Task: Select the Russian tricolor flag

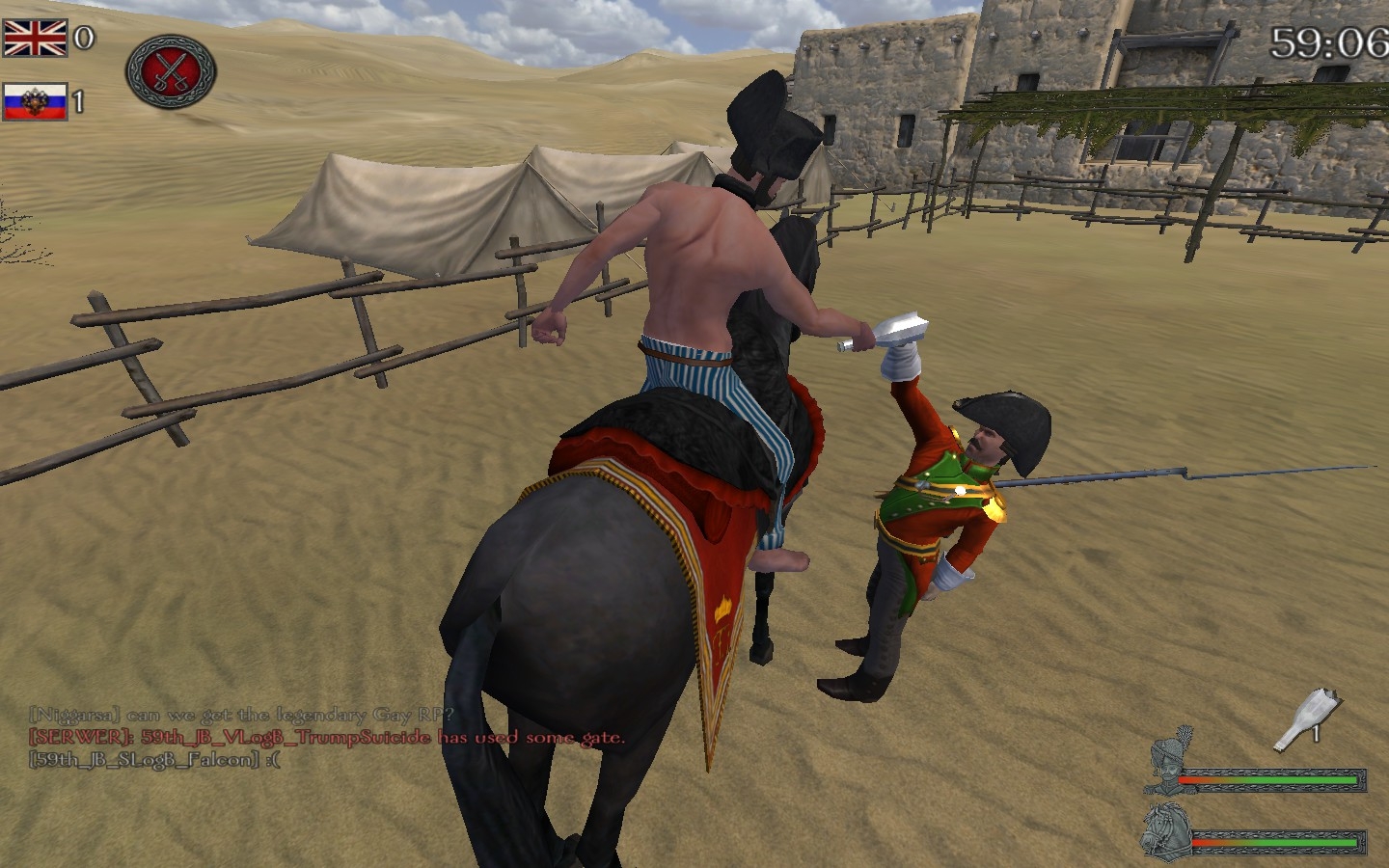Action: [35, 102]
